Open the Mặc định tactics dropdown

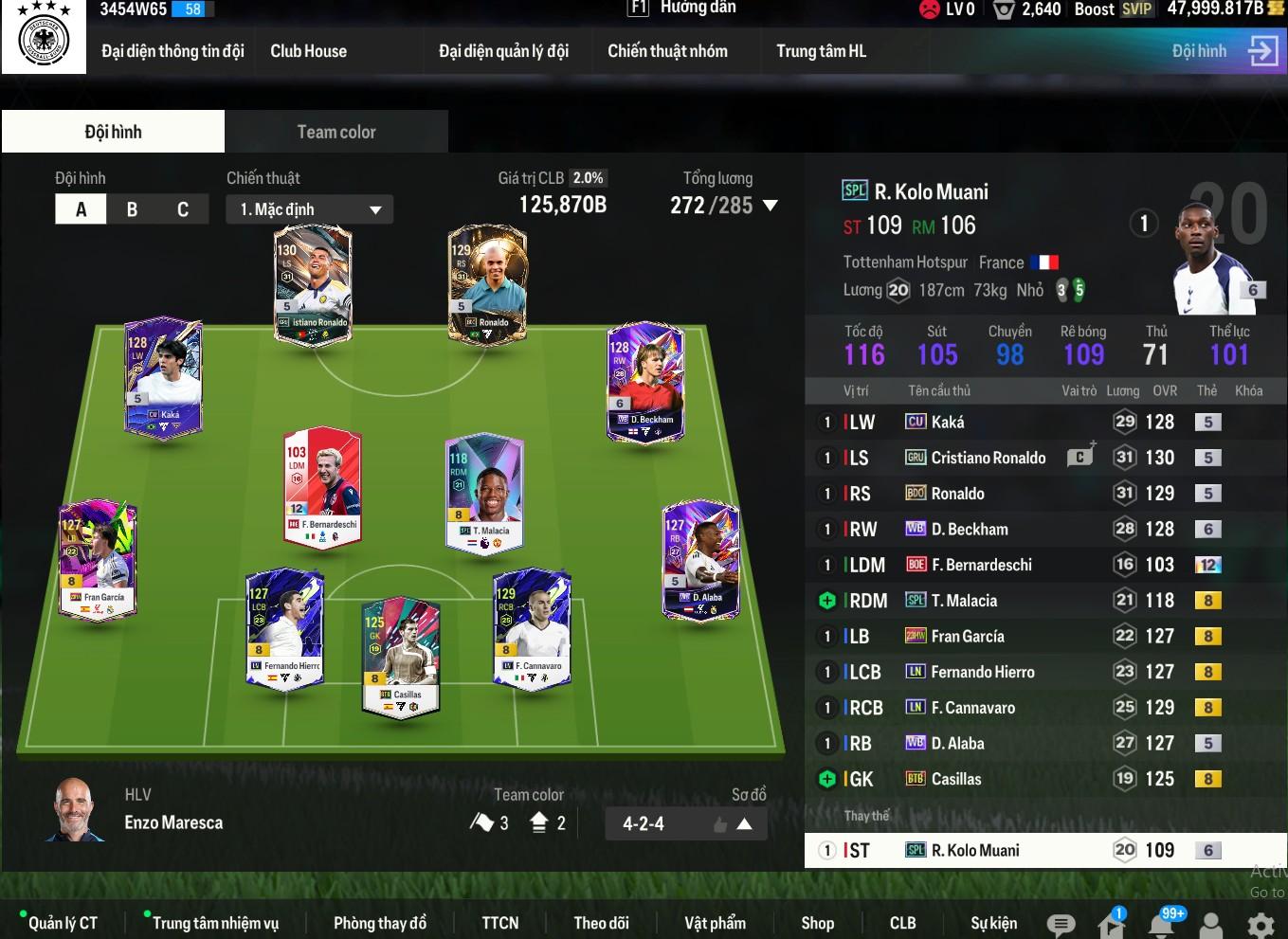(309, 209)
